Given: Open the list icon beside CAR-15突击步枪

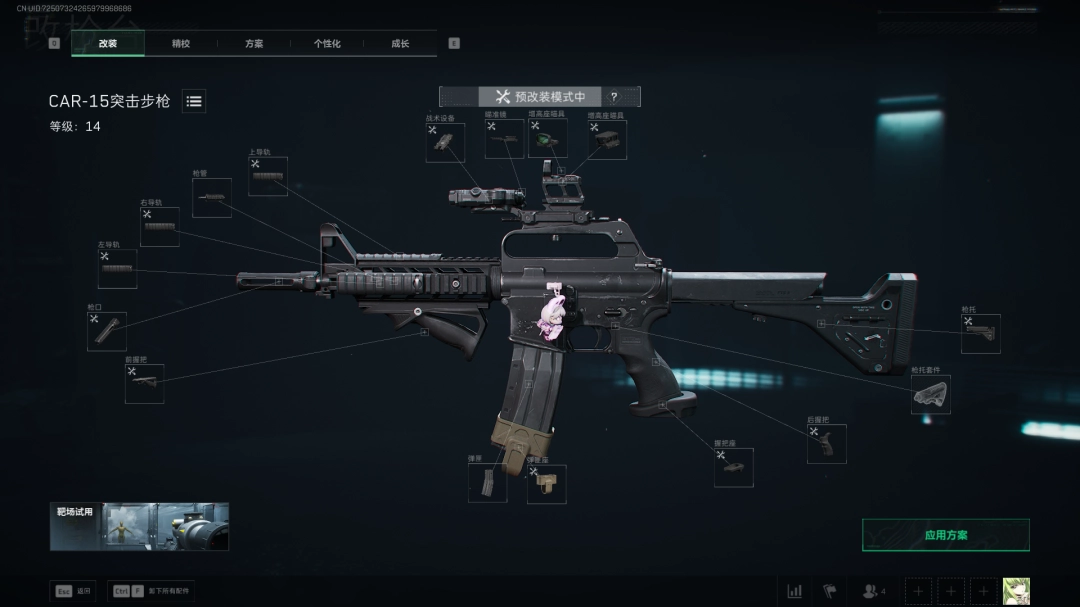Looking at the screenshot, I should [x=194, y=101].
